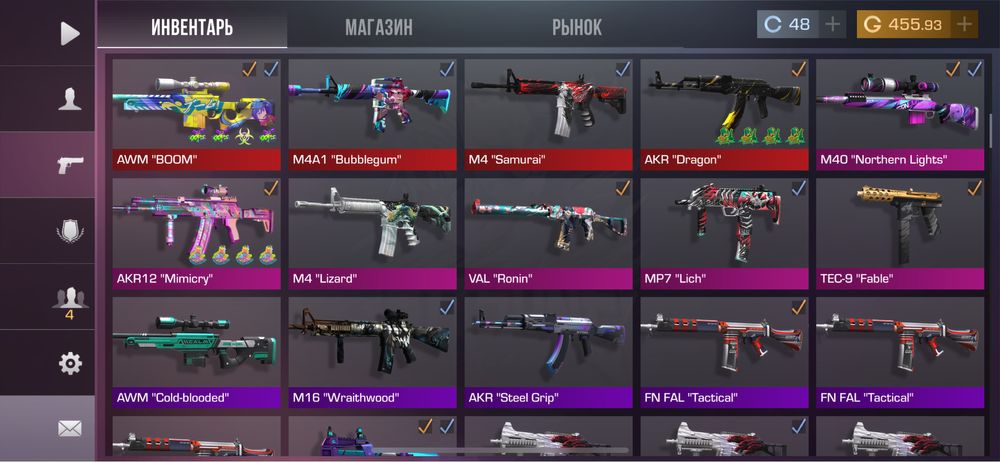
Task: Buy more gold with the plus button
Action: pos(964,25)
